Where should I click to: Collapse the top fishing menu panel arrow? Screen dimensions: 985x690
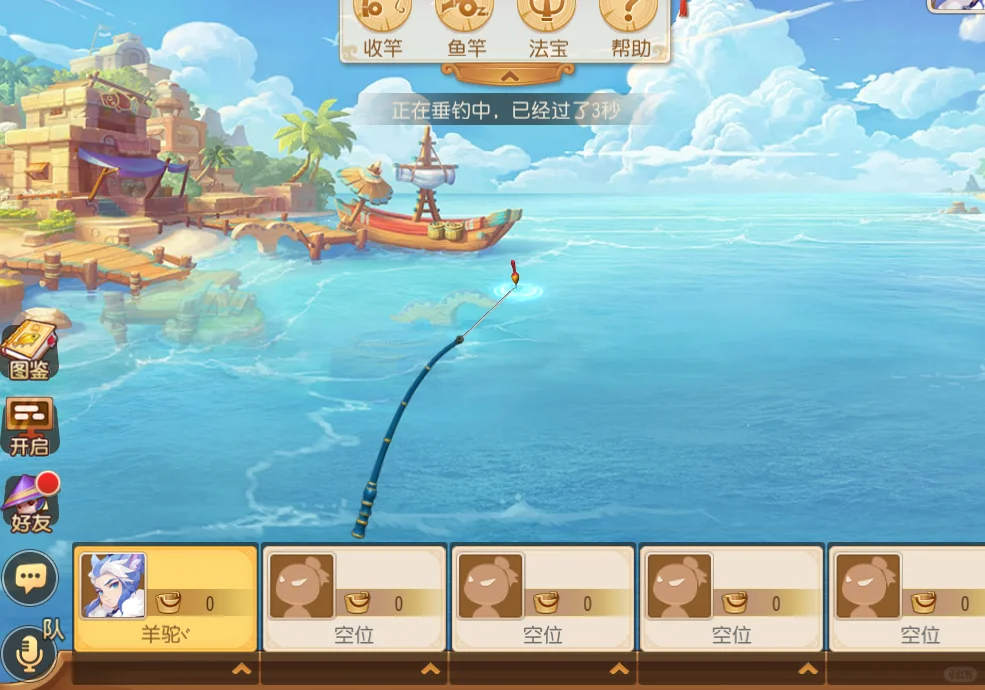pos(508,75)
